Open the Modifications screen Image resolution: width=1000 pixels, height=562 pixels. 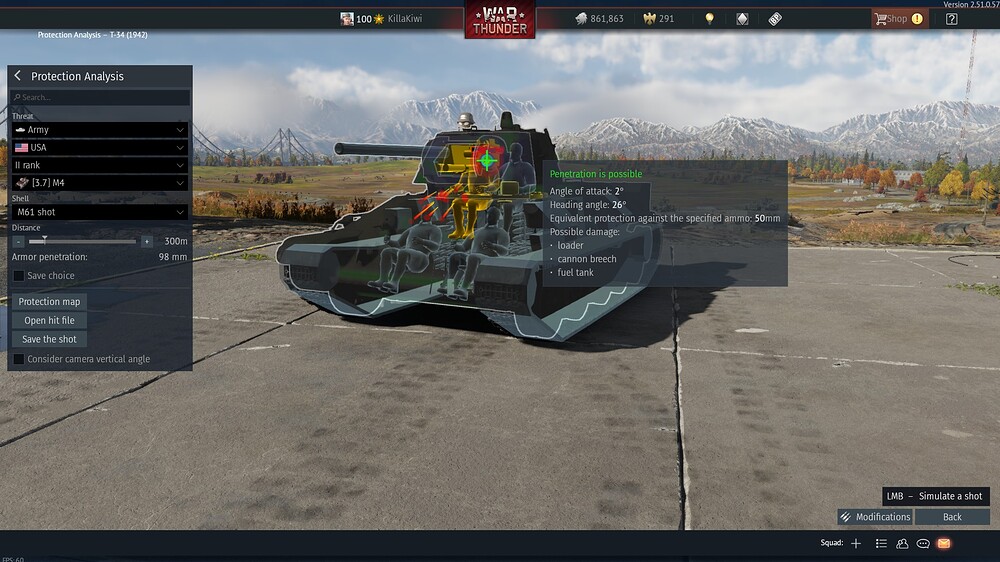(875, 517)
